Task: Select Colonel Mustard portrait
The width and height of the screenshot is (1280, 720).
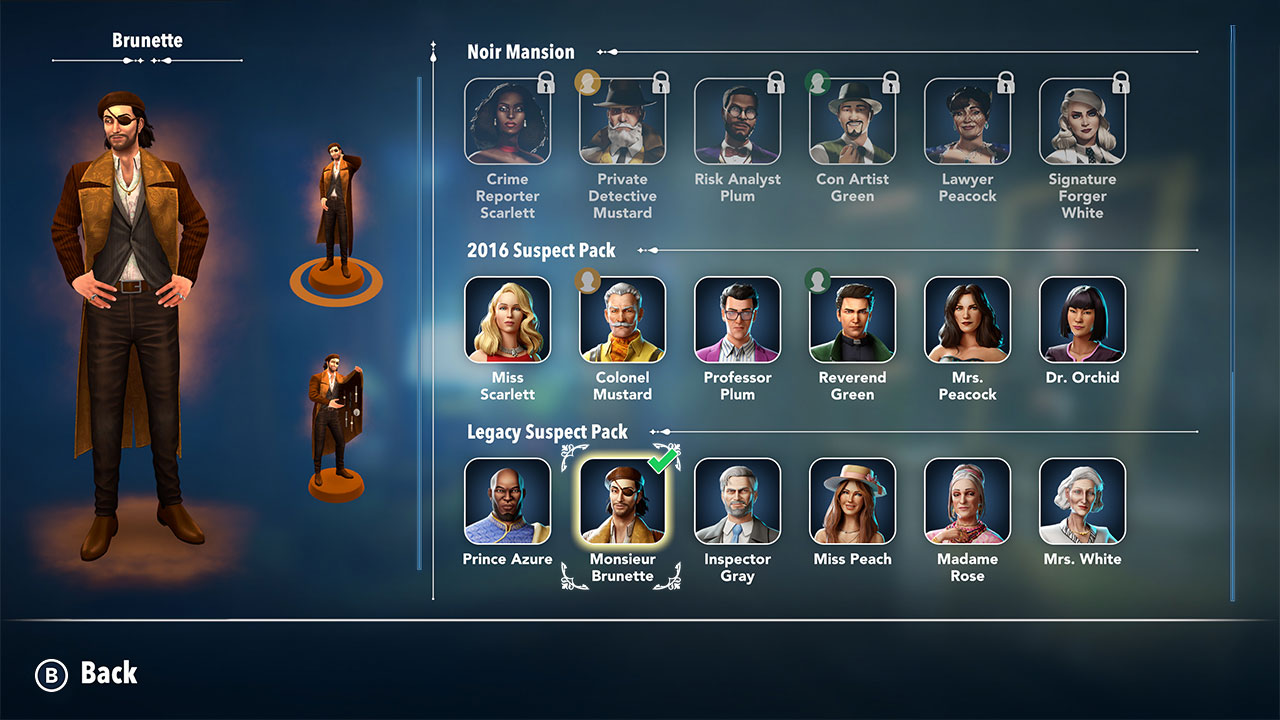Action: [x=622, y=320]
